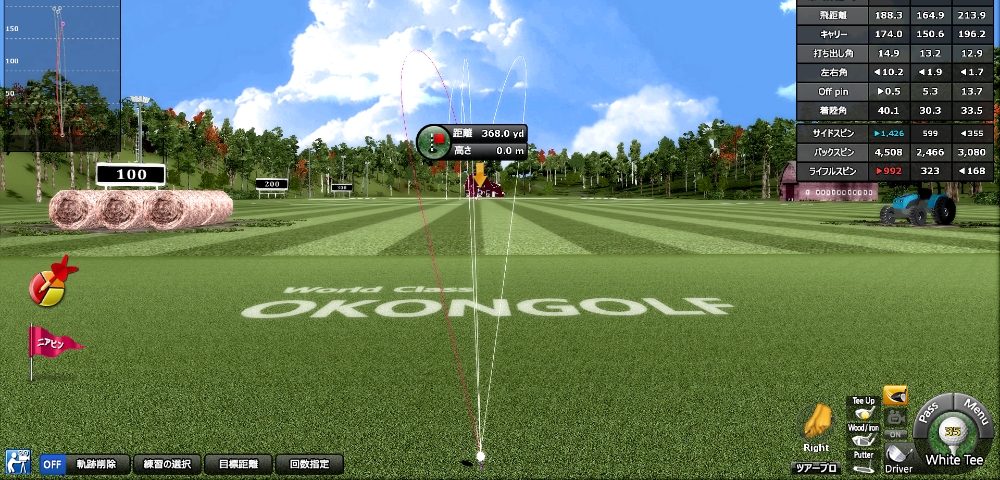This screenshot has height=480, width=1000.
Task: Open the 回数指定 shot count setting
Action: coord(309,464)
